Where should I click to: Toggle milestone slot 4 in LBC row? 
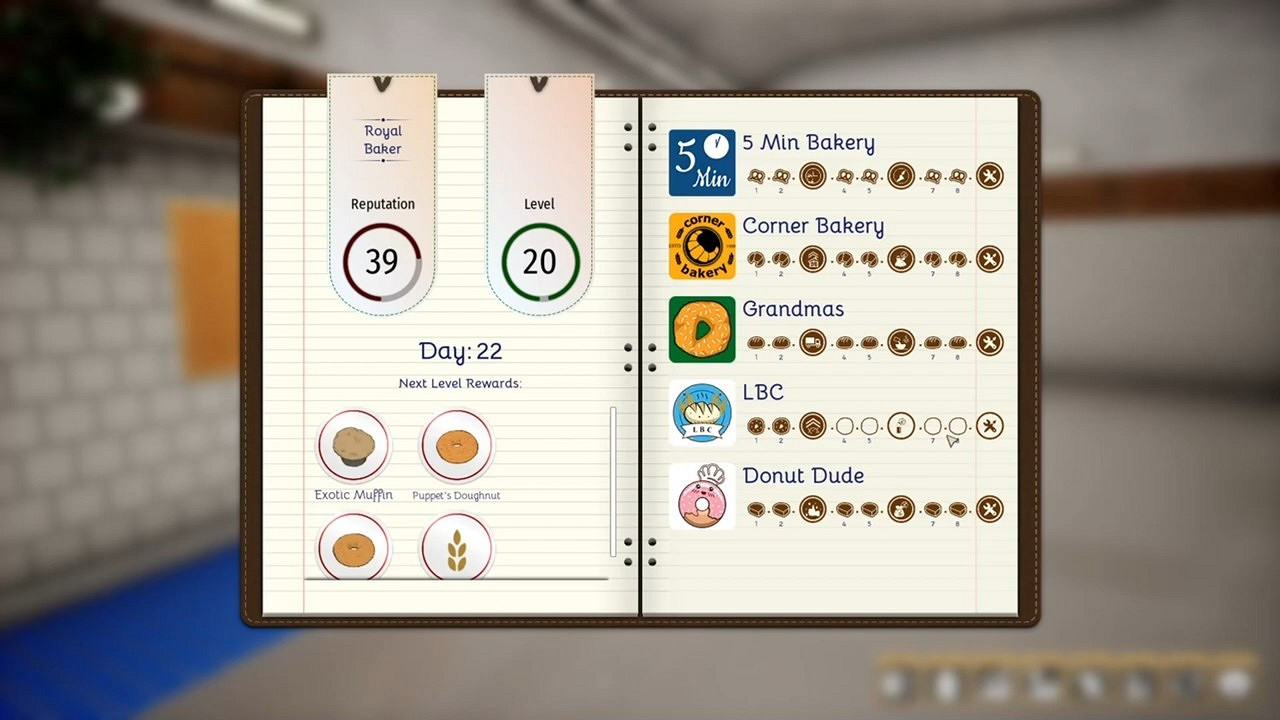coord(845,426)
